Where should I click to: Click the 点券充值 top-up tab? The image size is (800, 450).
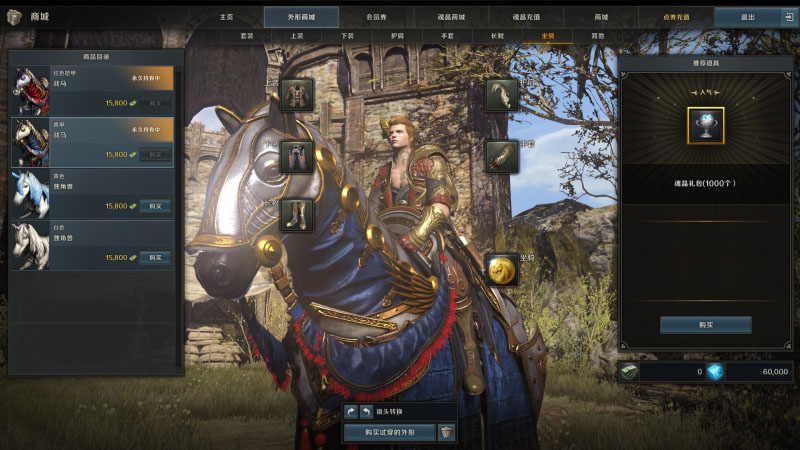(676, 17)
